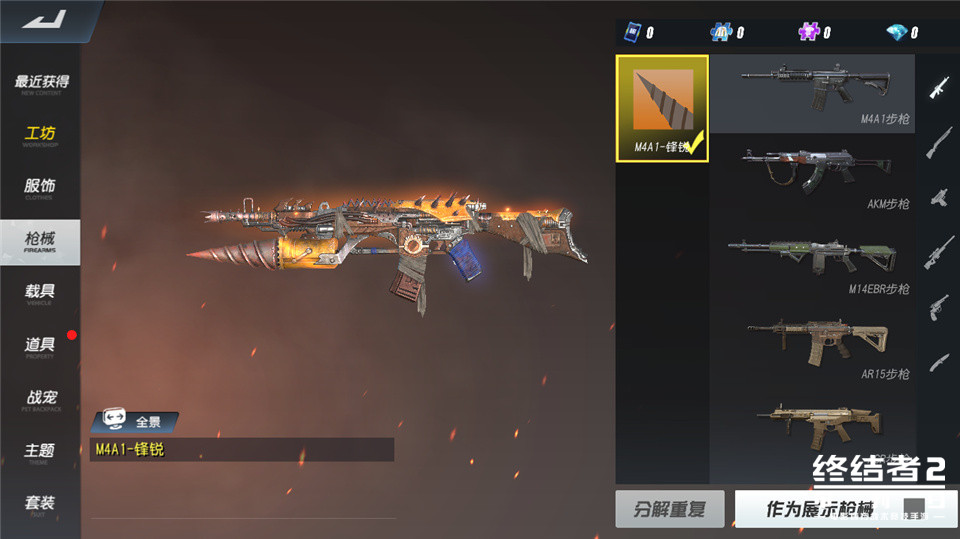Open the 服饰 Clothes category
Image resolution: width=960 pixels, height=539 pixels.
41,188
